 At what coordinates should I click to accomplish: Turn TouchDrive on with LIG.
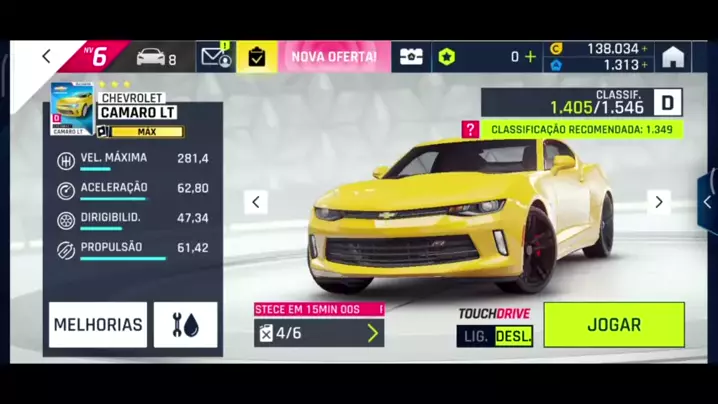pyautogui.click(x=476, y=336)
